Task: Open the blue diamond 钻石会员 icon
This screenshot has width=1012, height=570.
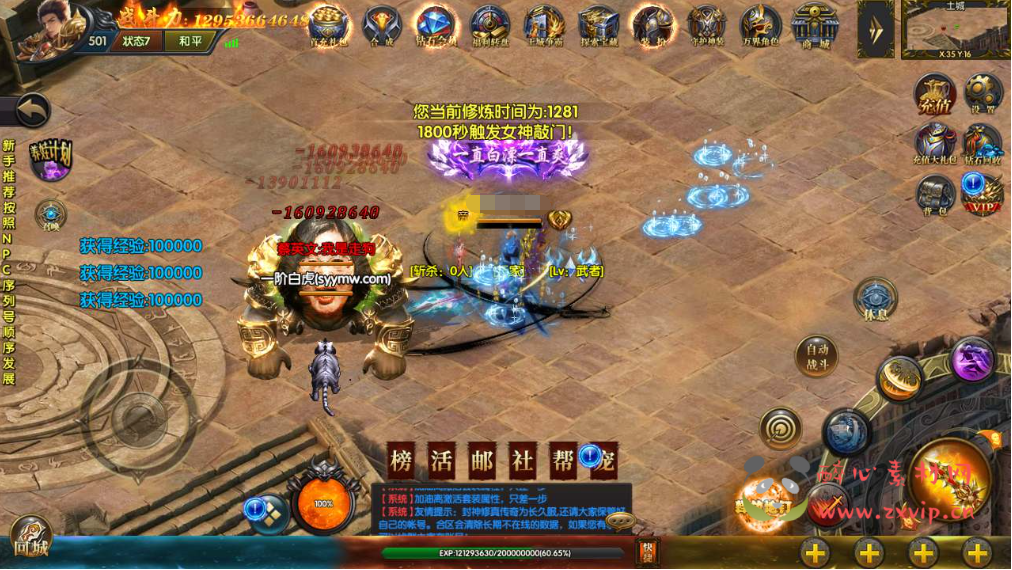Action: pos(435,25)
